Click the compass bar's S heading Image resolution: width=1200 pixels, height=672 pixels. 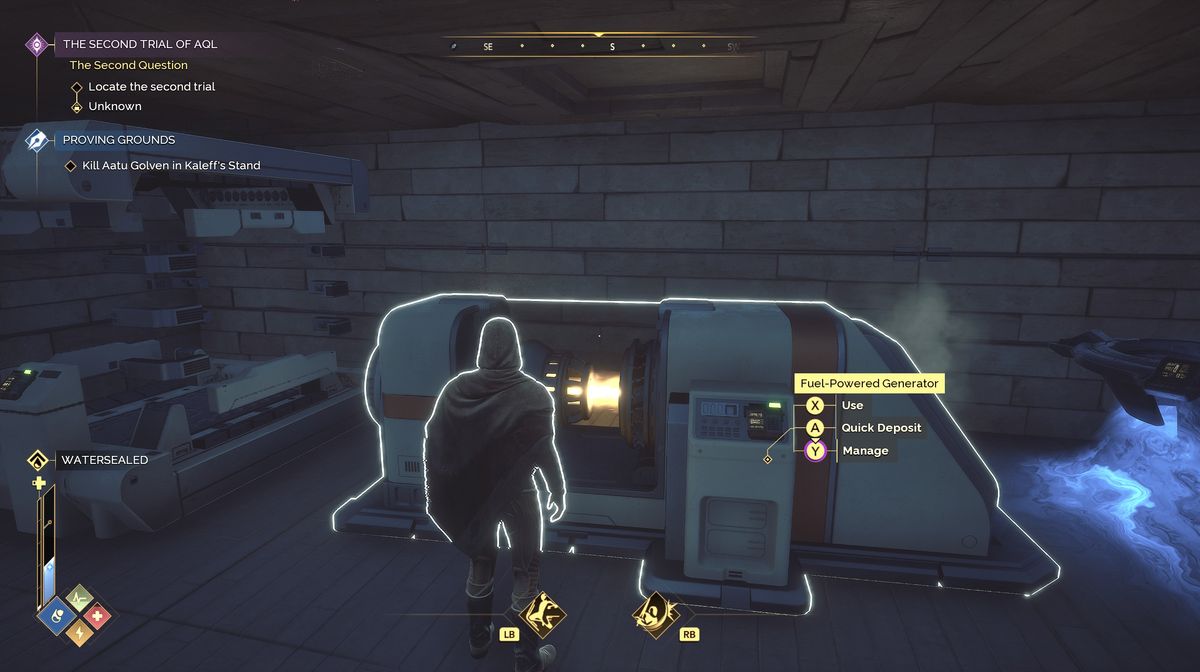pos(612,46)
